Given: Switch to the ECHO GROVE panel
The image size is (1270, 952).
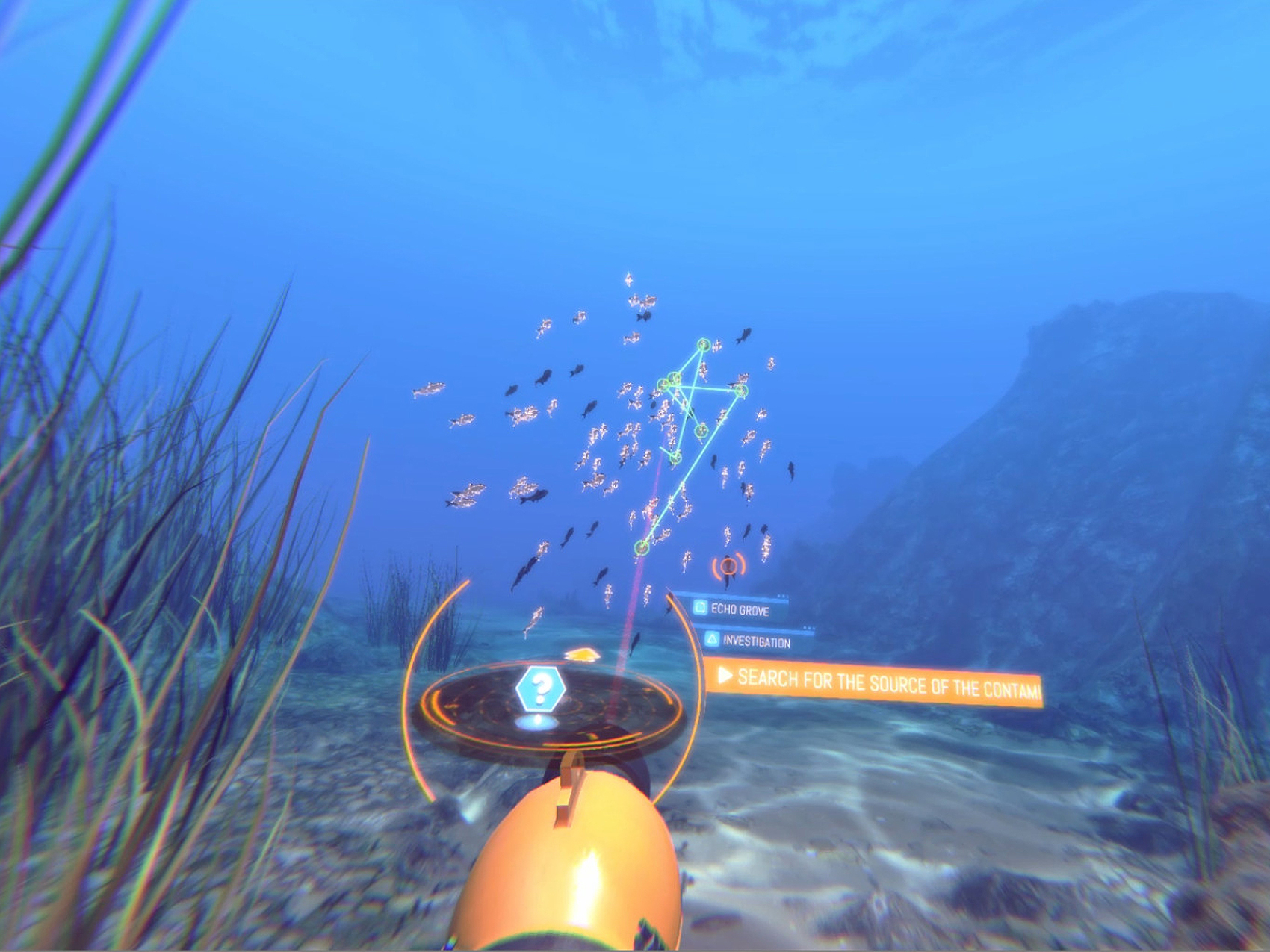Looking at the screenshot, I should (x=740, y=609).
